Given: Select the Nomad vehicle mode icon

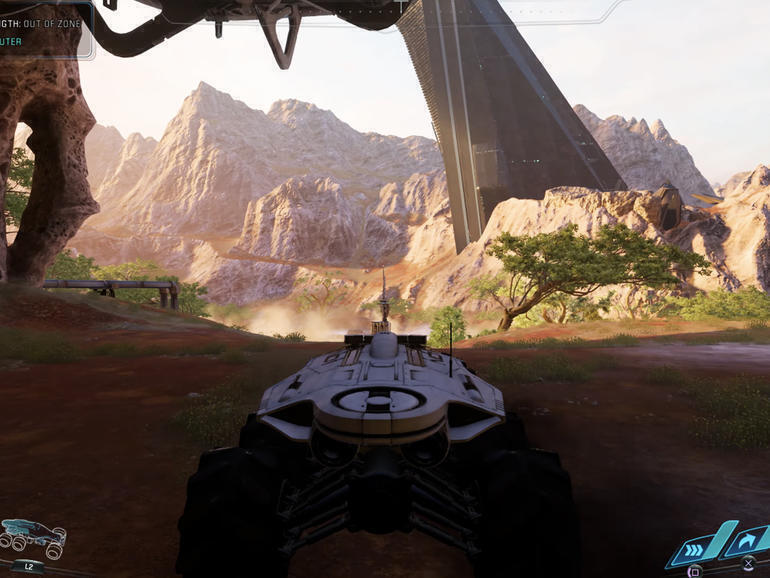Looking at the screenshot, I should pyautogui.click(x=33, y=537).
